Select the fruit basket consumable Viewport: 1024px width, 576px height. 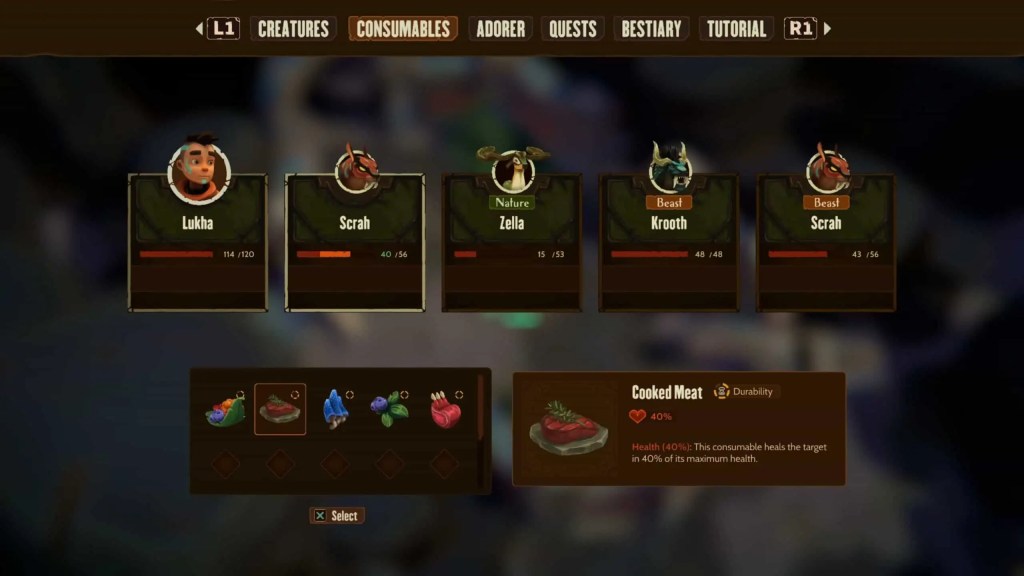[226, 410]
